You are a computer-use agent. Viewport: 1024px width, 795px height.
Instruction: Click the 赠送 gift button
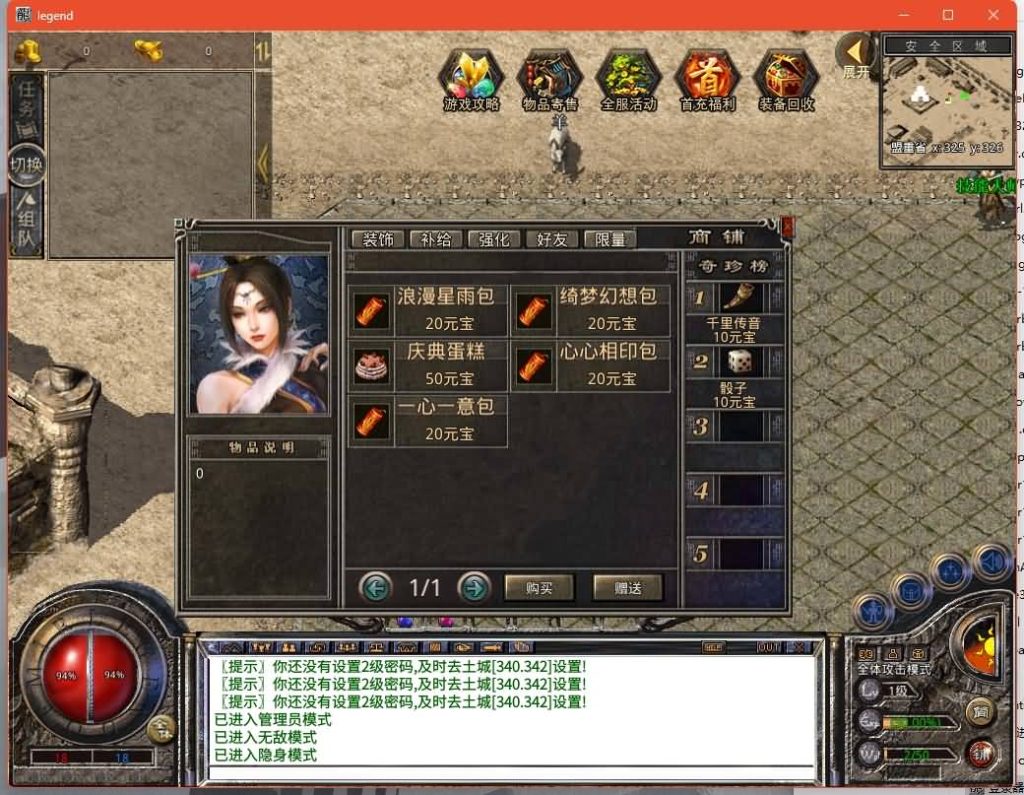[628, 588]
